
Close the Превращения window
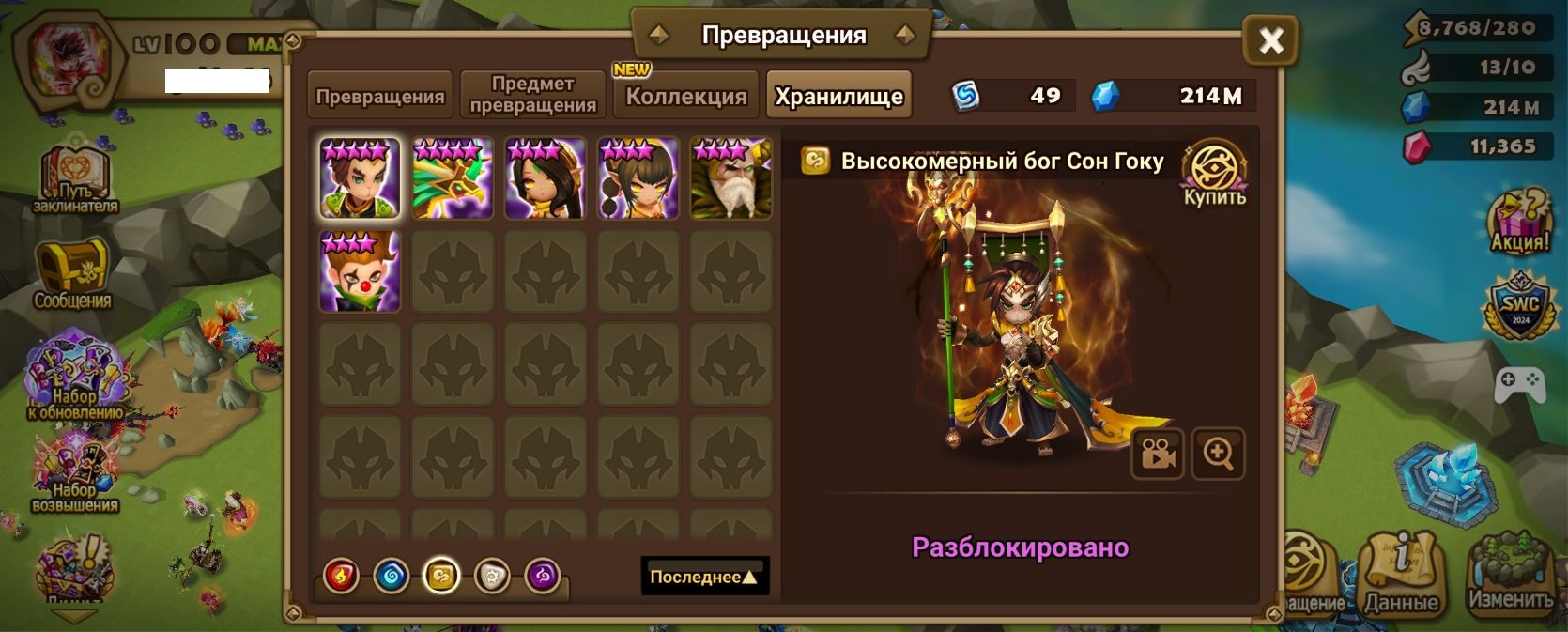1270,40
